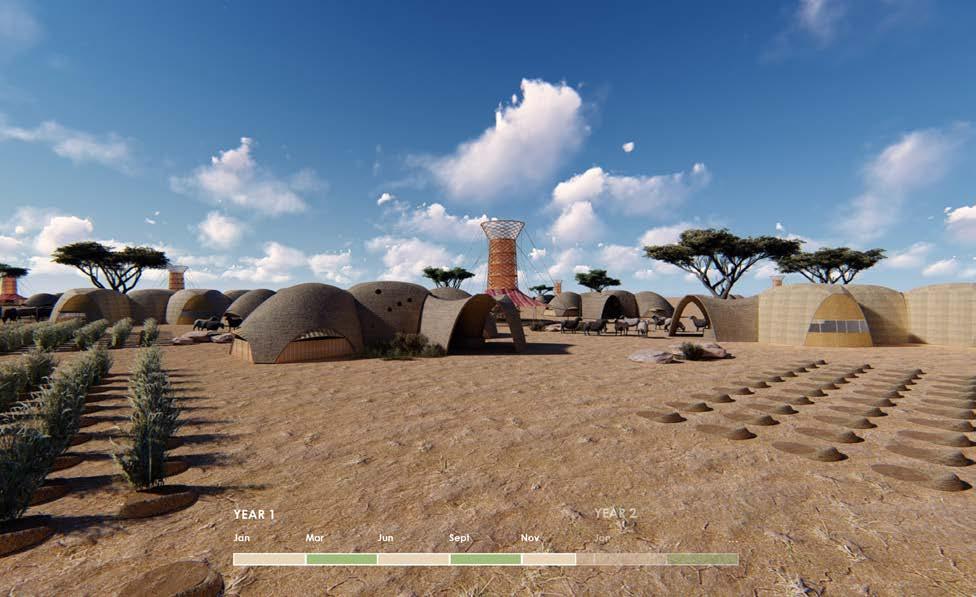Jump to the green Mar timeline segment

341,559
